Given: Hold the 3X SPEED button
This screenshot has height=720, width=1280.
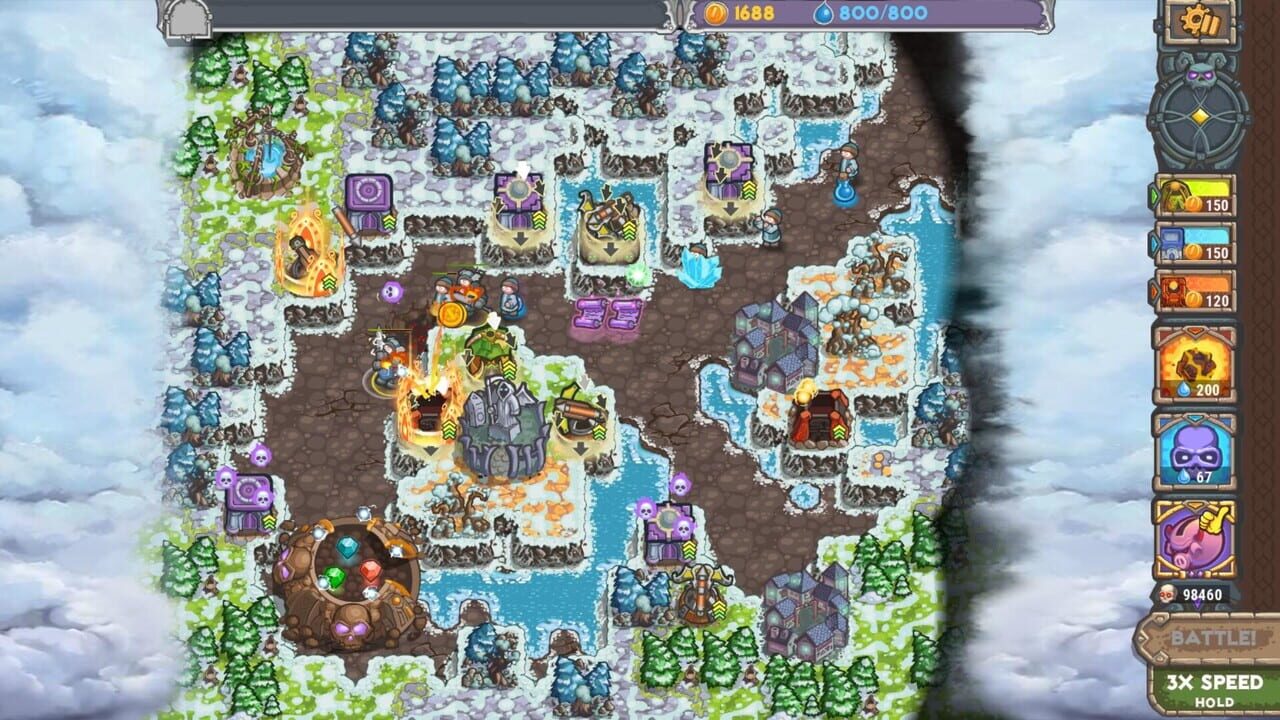Looking at the screenshot, I should tap(1204, 688).
